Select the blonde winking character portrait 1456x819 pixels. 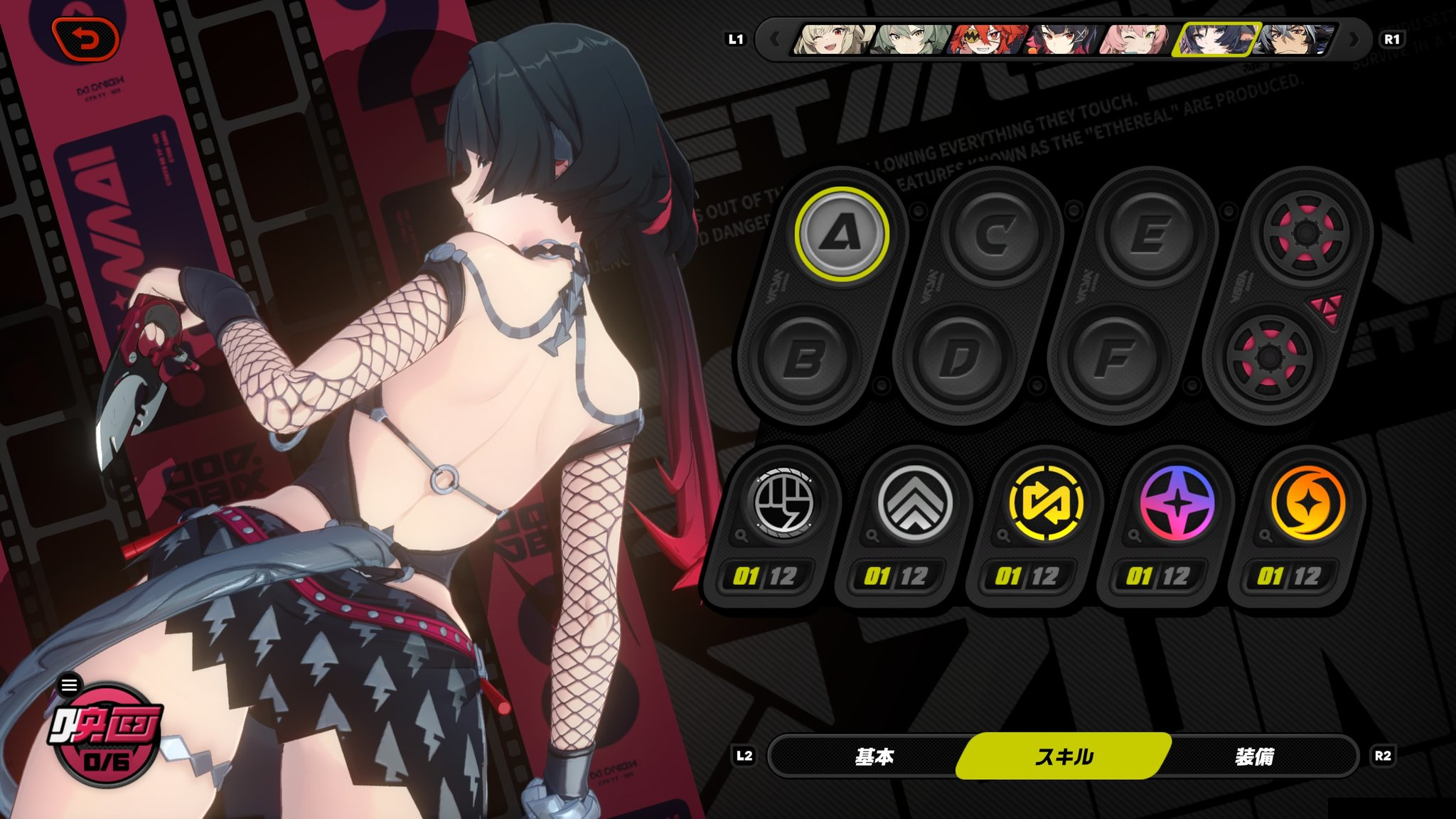[x=832, y=40]
